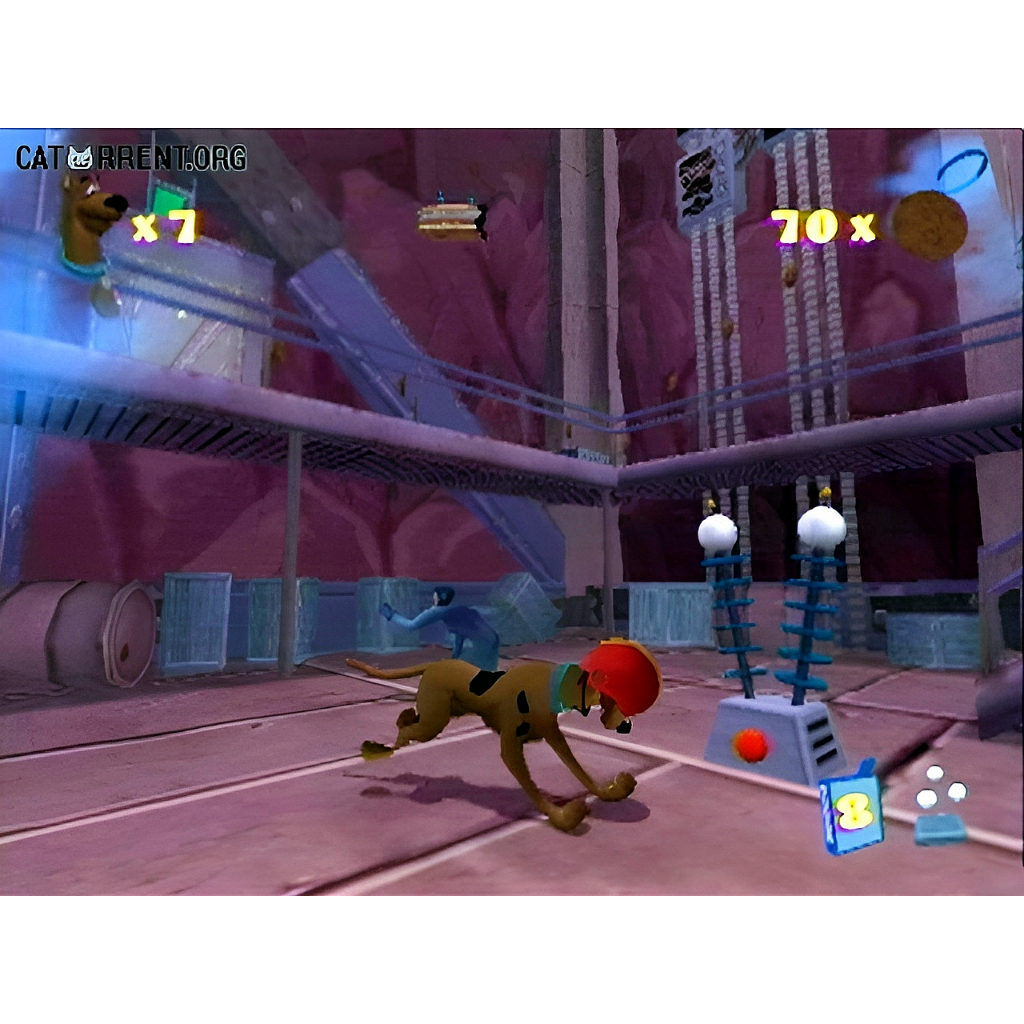Select the sandwich icon in the HUD

[452, 220]
